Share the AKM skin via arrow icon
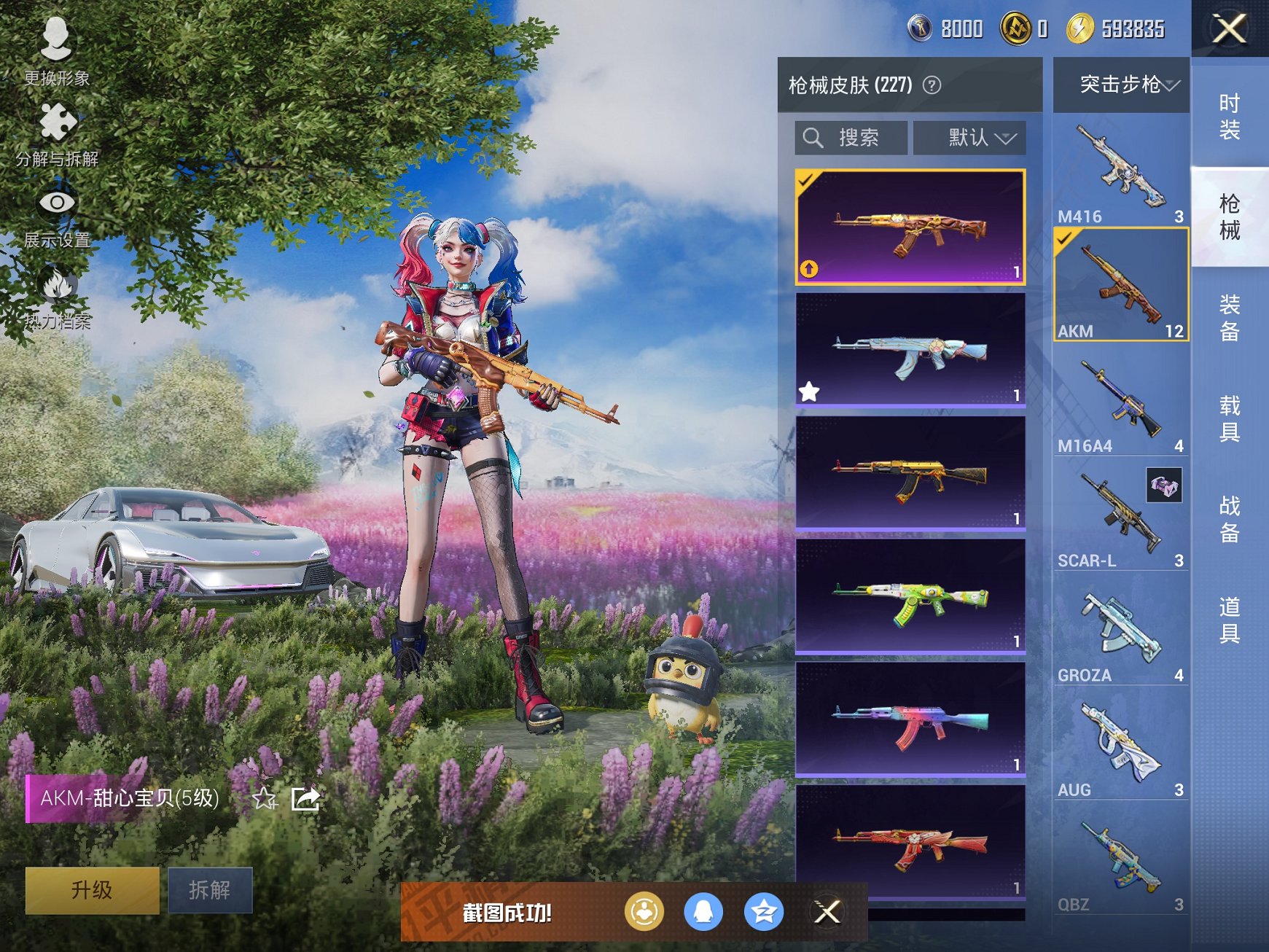This screenshot has width=1269, height=952. coord(305,799)
